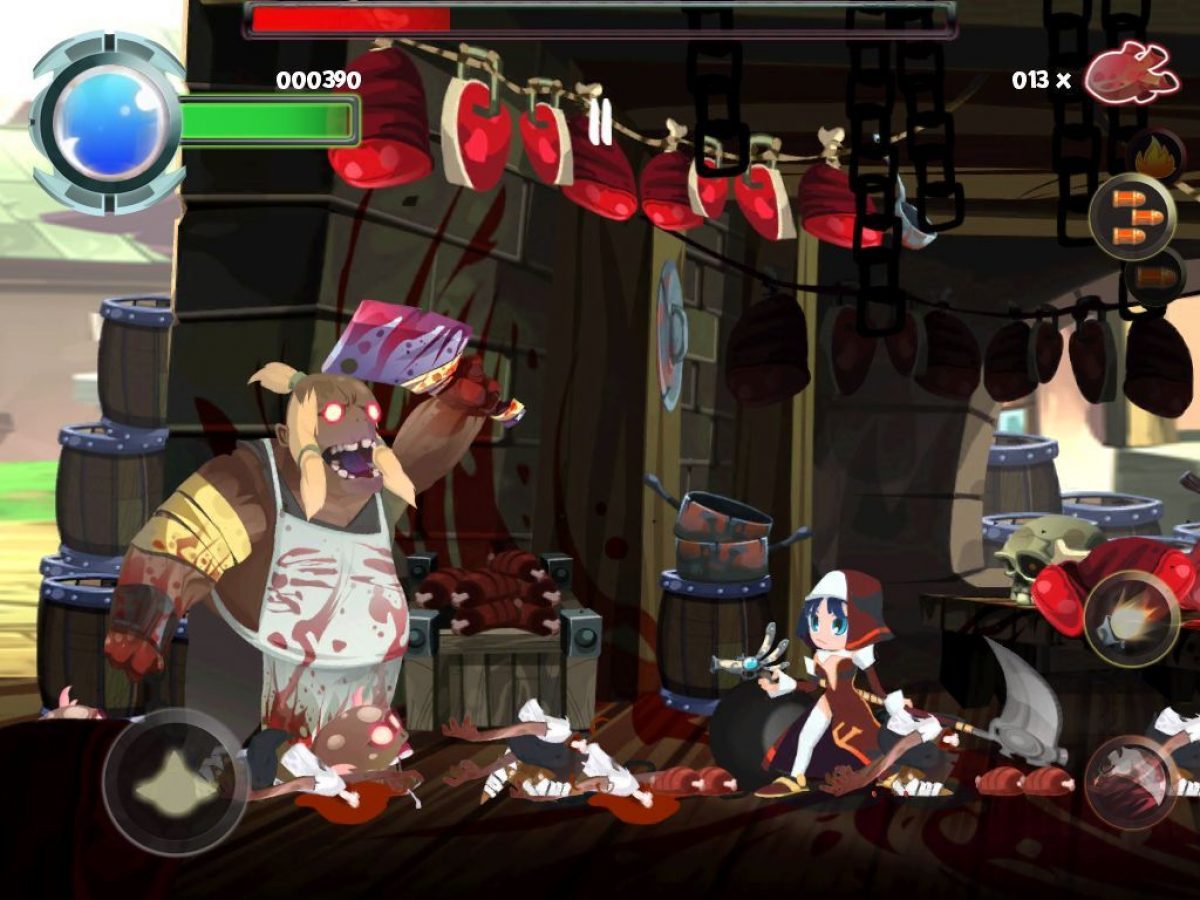The image size is (1200, 900).
Task: Activate the blue orb special gauge
Action: (x=108, y=122)
